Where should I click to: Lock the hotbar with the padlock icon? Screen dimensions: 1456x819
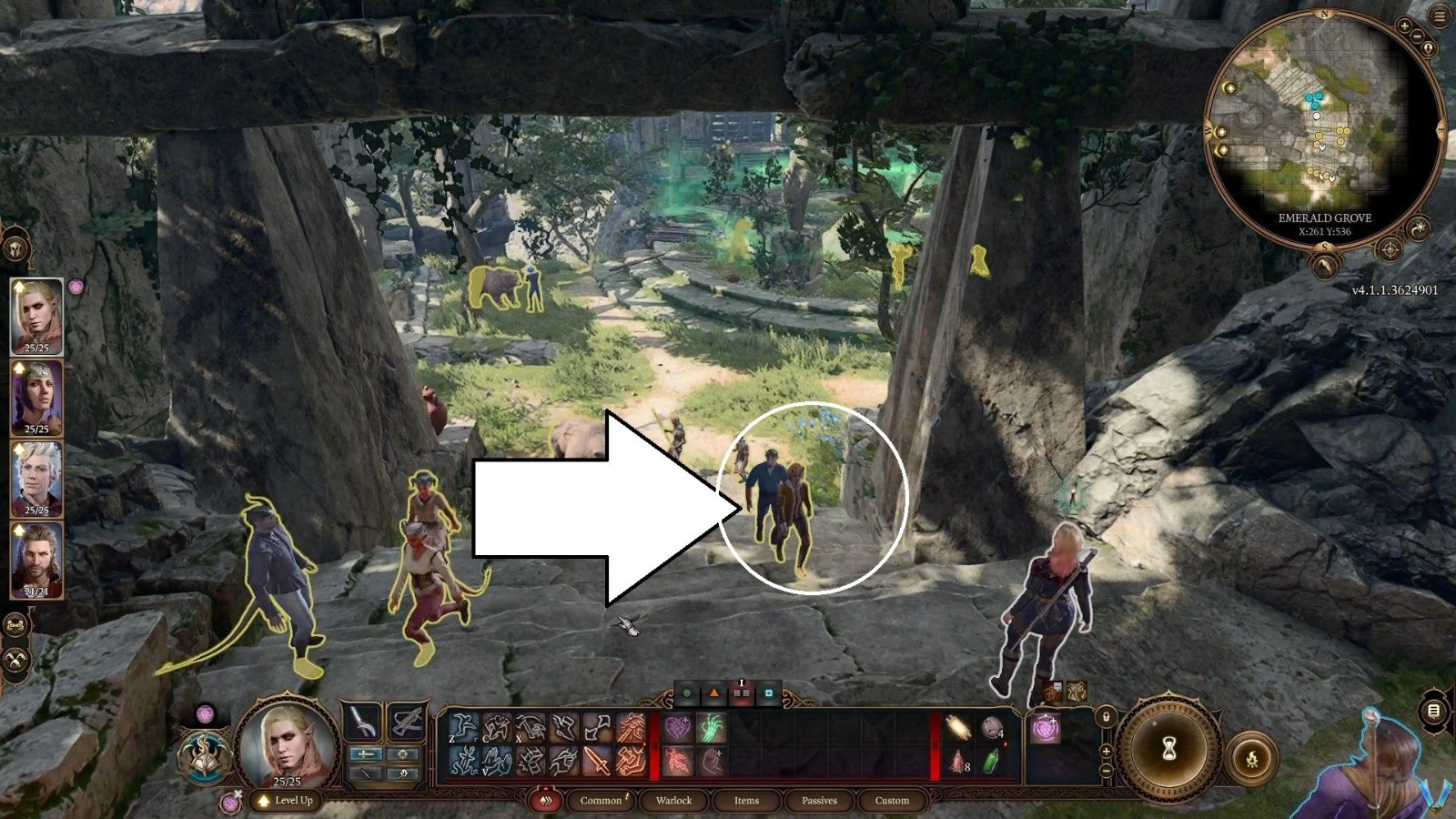[x=1106, y=718]
